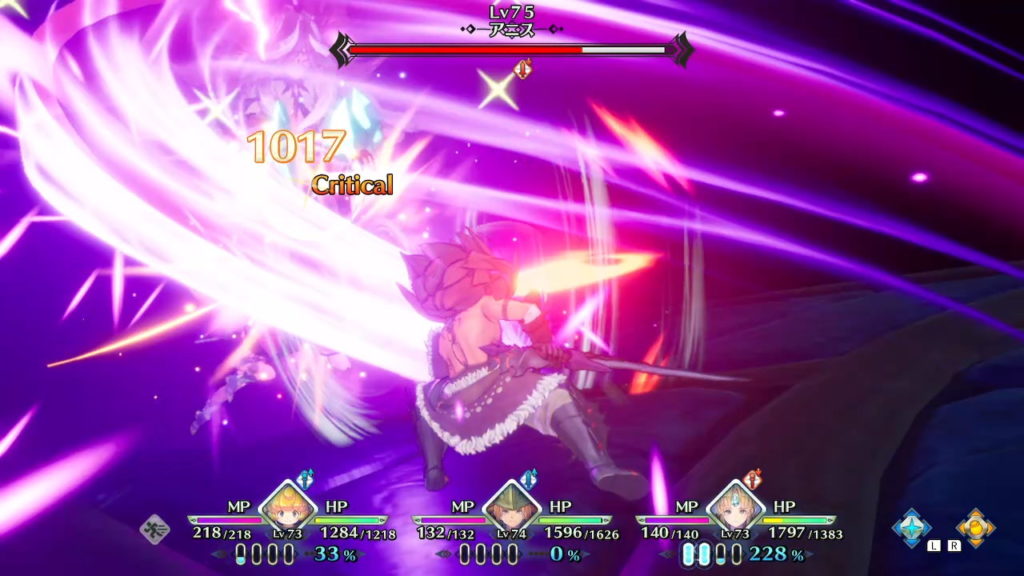
Task: Select the tiara-wearing Lv73 party member portrait
Action: (x=729, y=506)
